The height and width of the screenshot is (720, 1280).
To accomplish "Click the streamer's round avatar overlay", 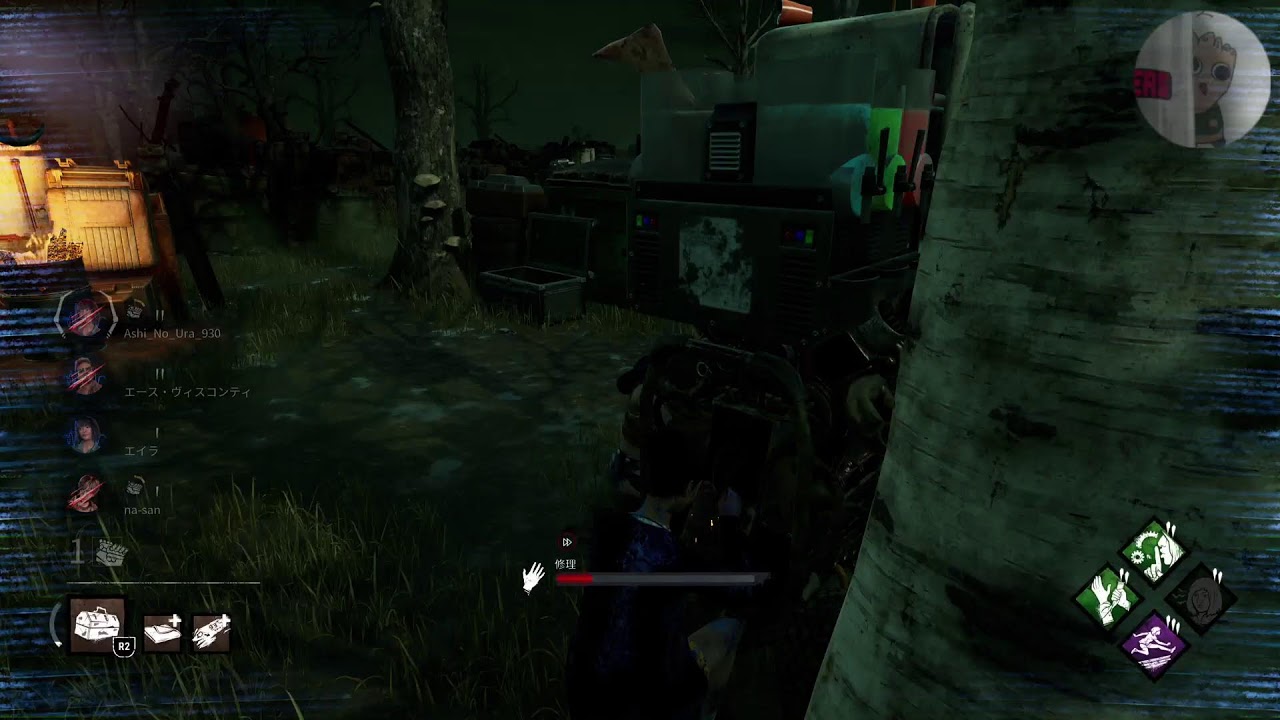I will [1203, 80].
